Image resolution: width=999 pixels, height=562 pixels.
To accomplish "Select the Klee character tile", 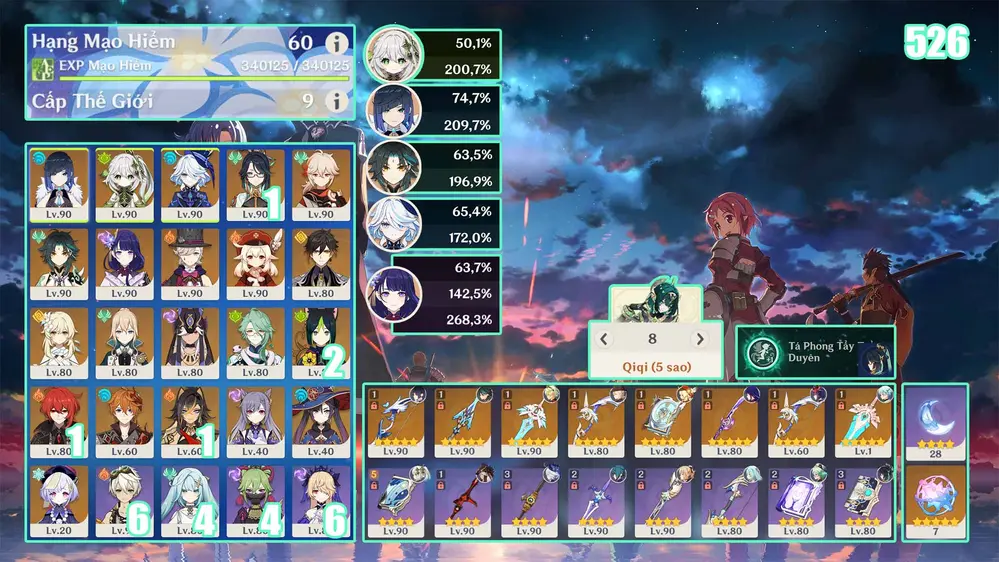I will pos(255,260).
